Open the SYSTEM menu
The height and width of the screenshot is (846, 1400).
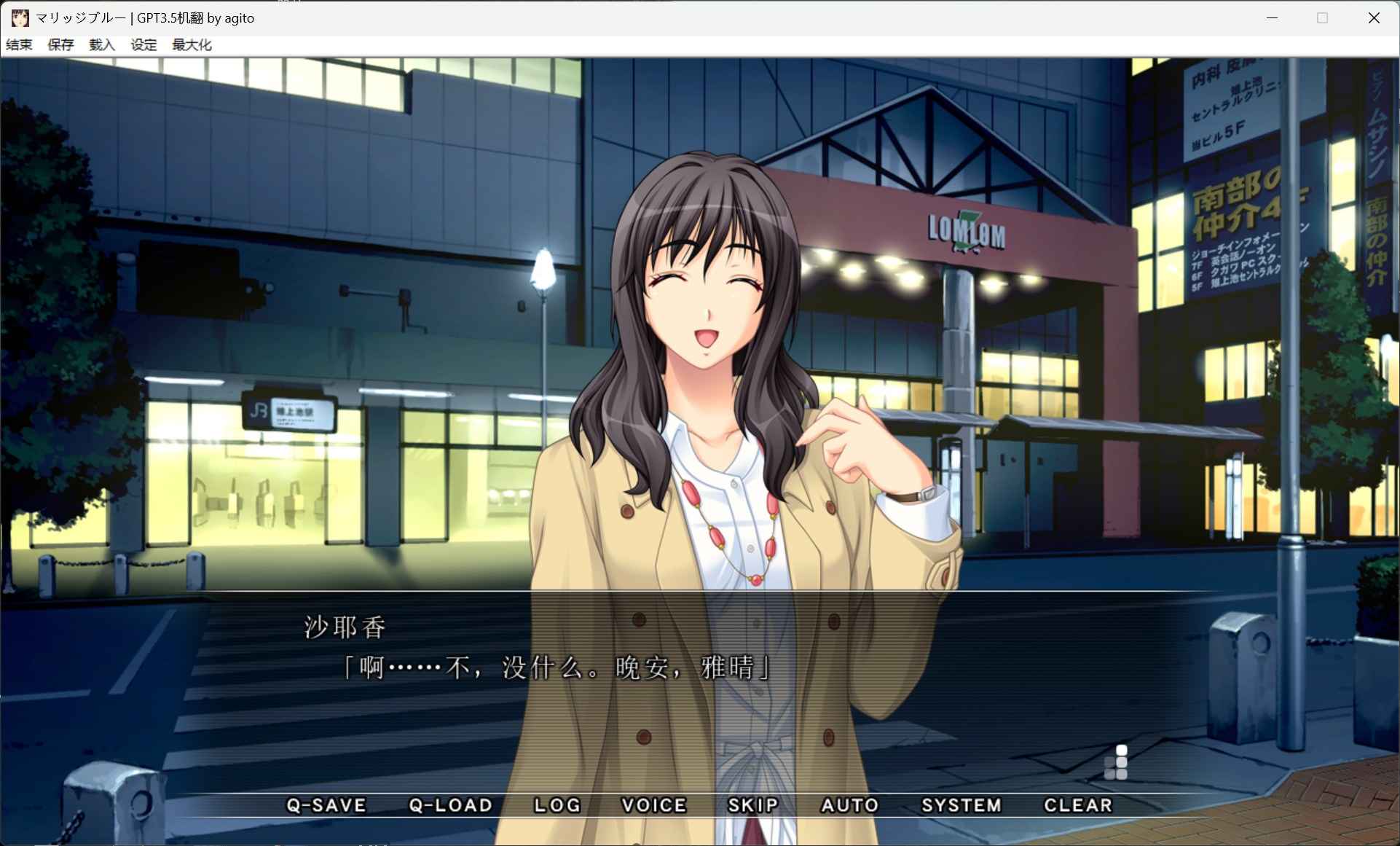point(961,805)
